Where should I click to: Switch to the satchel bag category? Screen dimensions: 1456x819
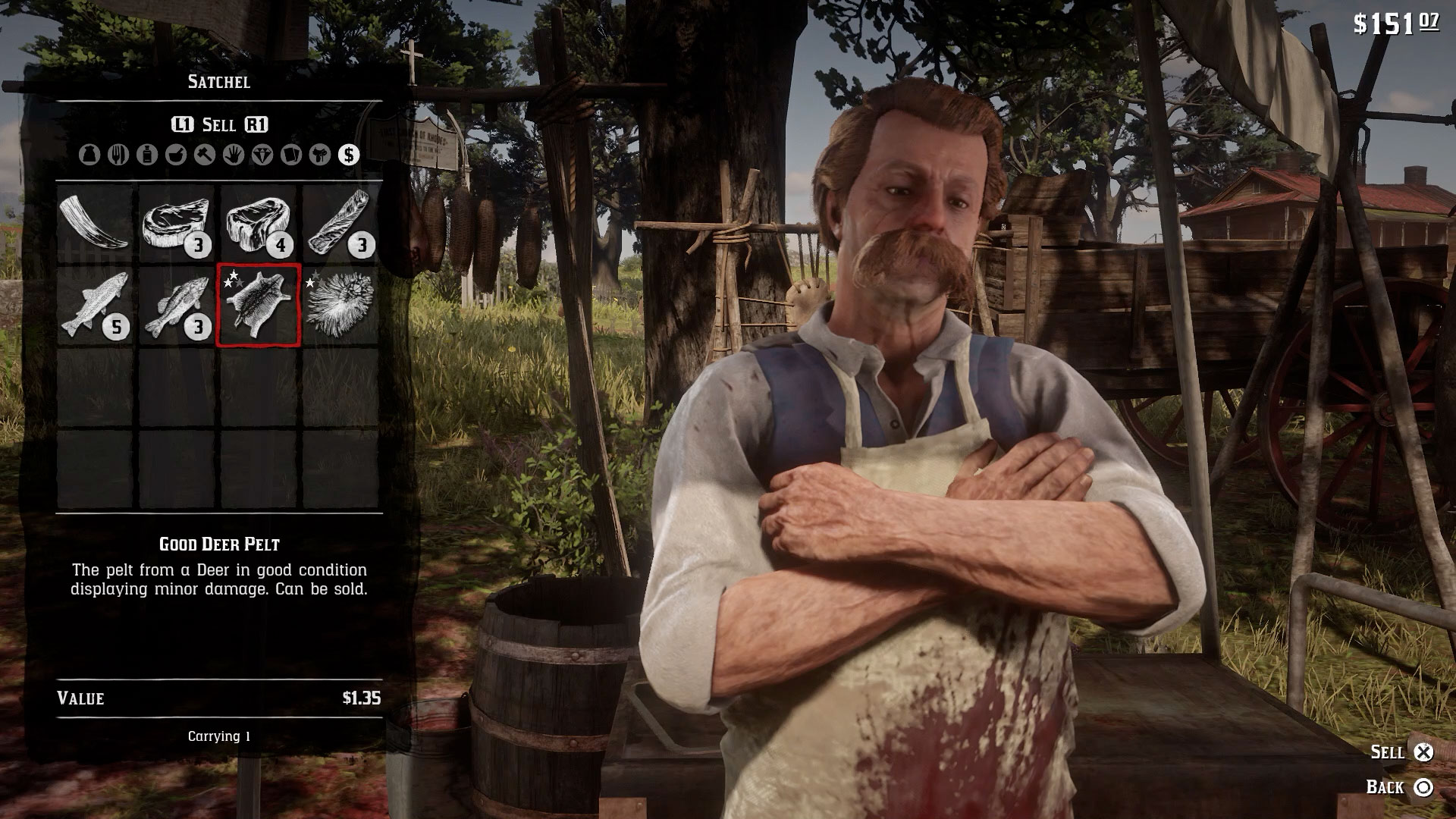coord(89,155)
